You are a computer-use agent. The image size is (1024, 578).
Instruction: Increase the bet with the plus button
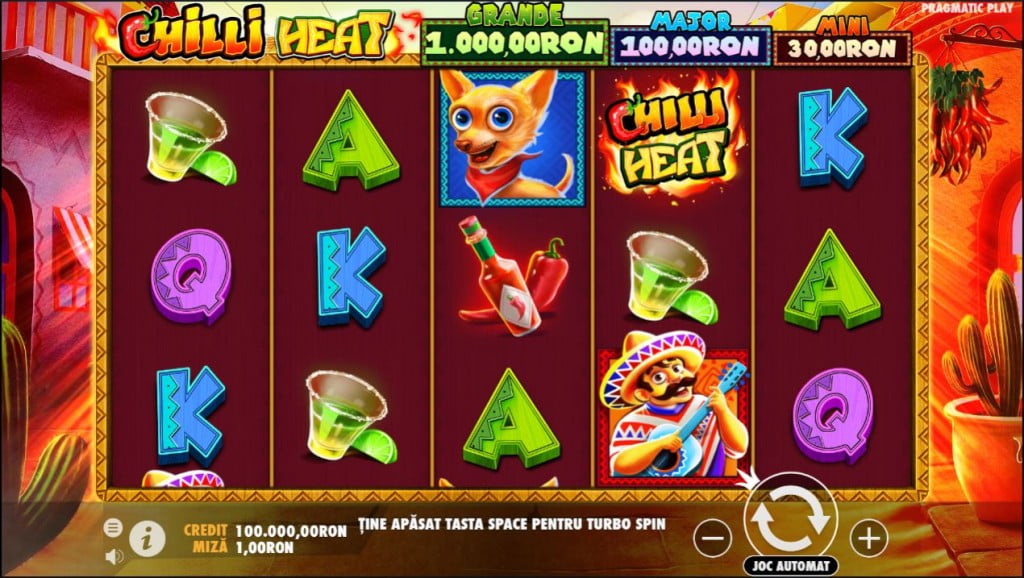[869, 538]
